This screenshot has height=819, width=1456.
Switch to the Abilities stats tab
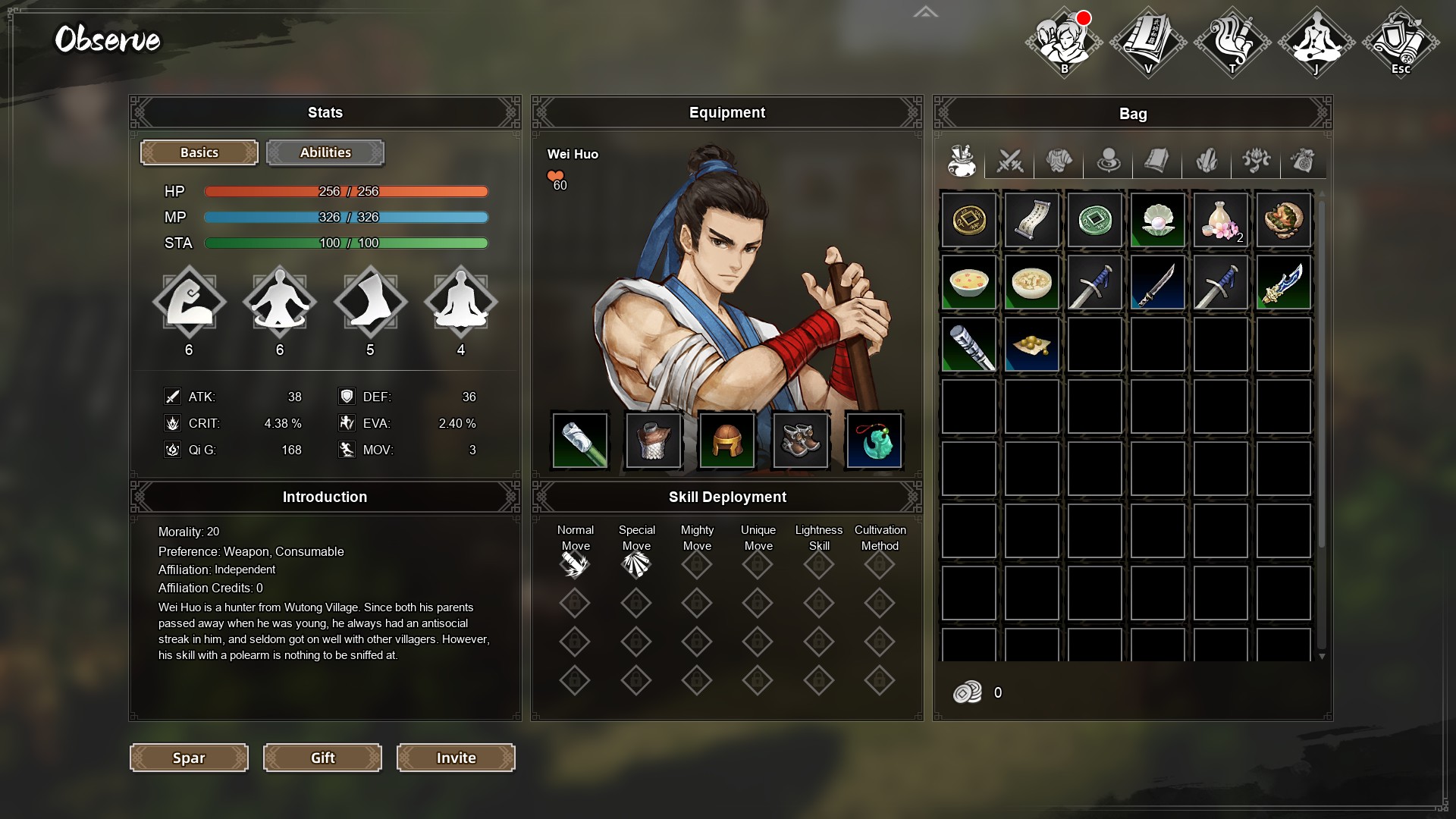point(325,152)
